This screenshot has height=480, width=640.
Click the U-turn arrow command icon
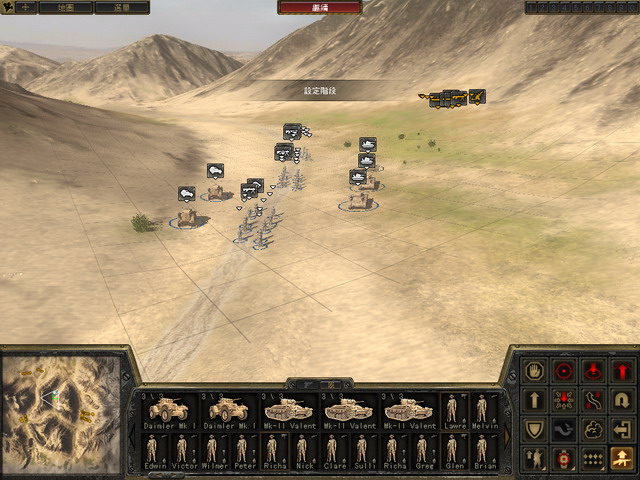[622, 401]
